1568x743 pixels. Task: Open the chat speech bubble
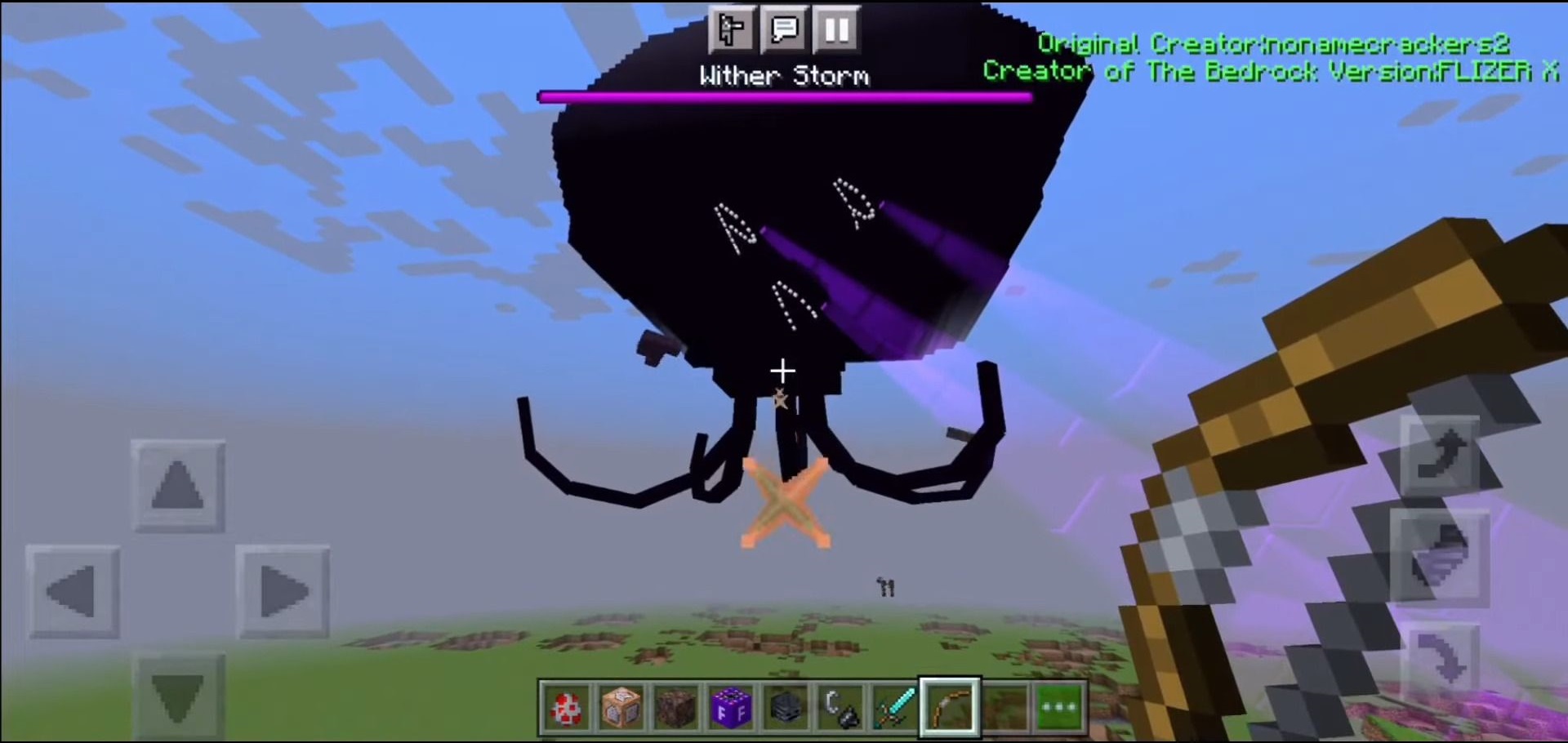point(784,30)
